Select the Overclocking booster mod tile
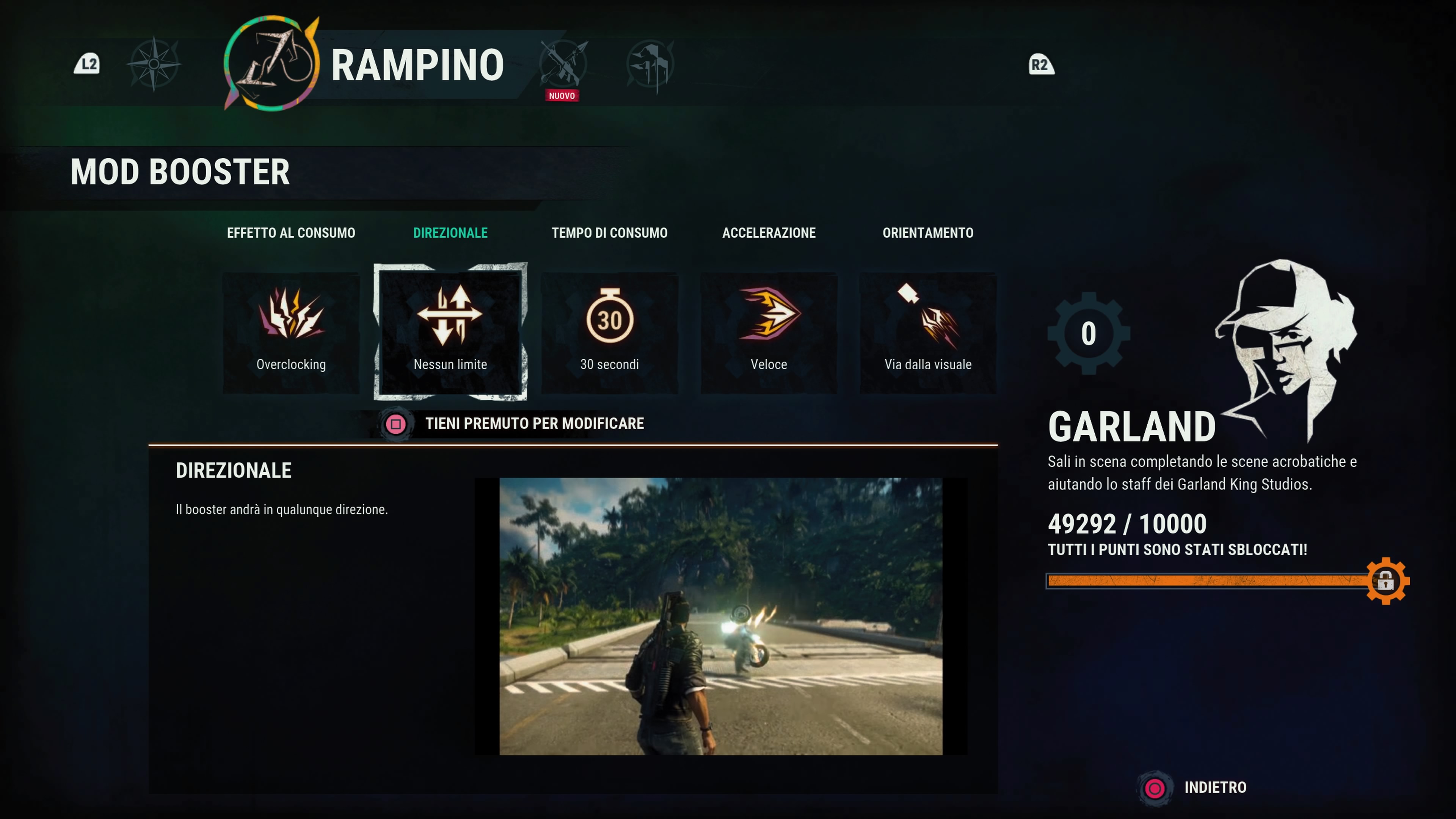1456x819 pixels. (x=291, y=333)
